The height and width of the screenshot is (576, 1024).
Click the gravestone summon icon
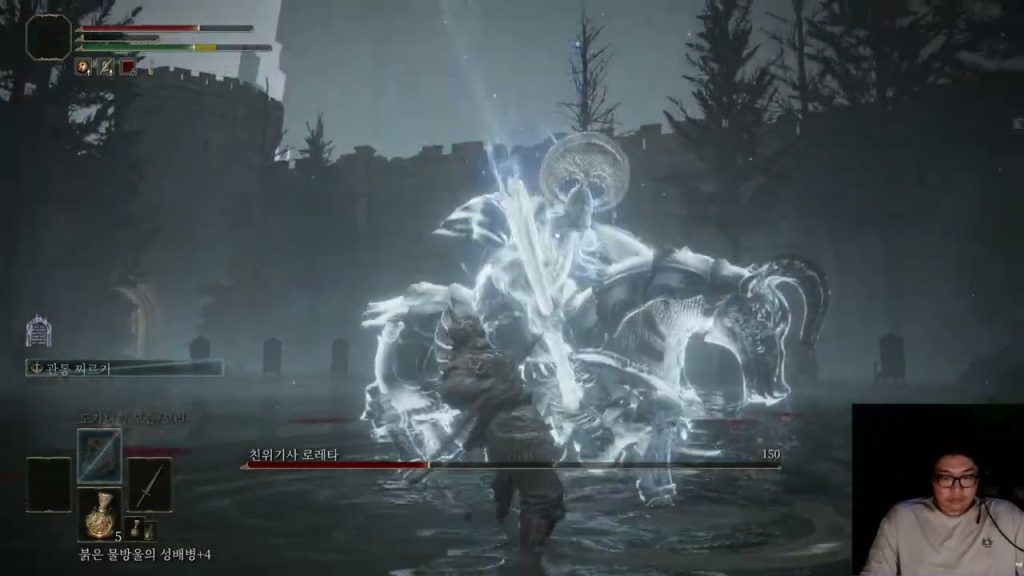coord(38,331)
